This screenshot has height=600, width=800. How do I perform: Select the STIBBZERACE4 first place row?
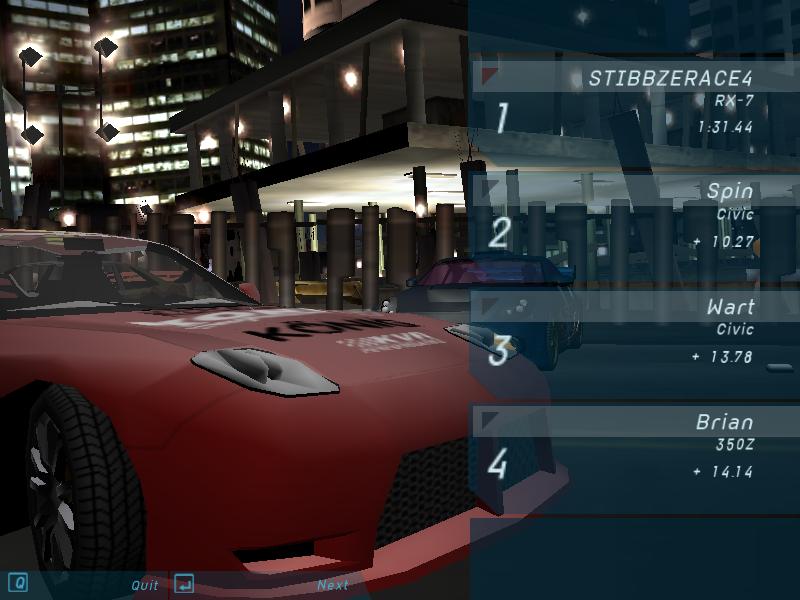635,101
